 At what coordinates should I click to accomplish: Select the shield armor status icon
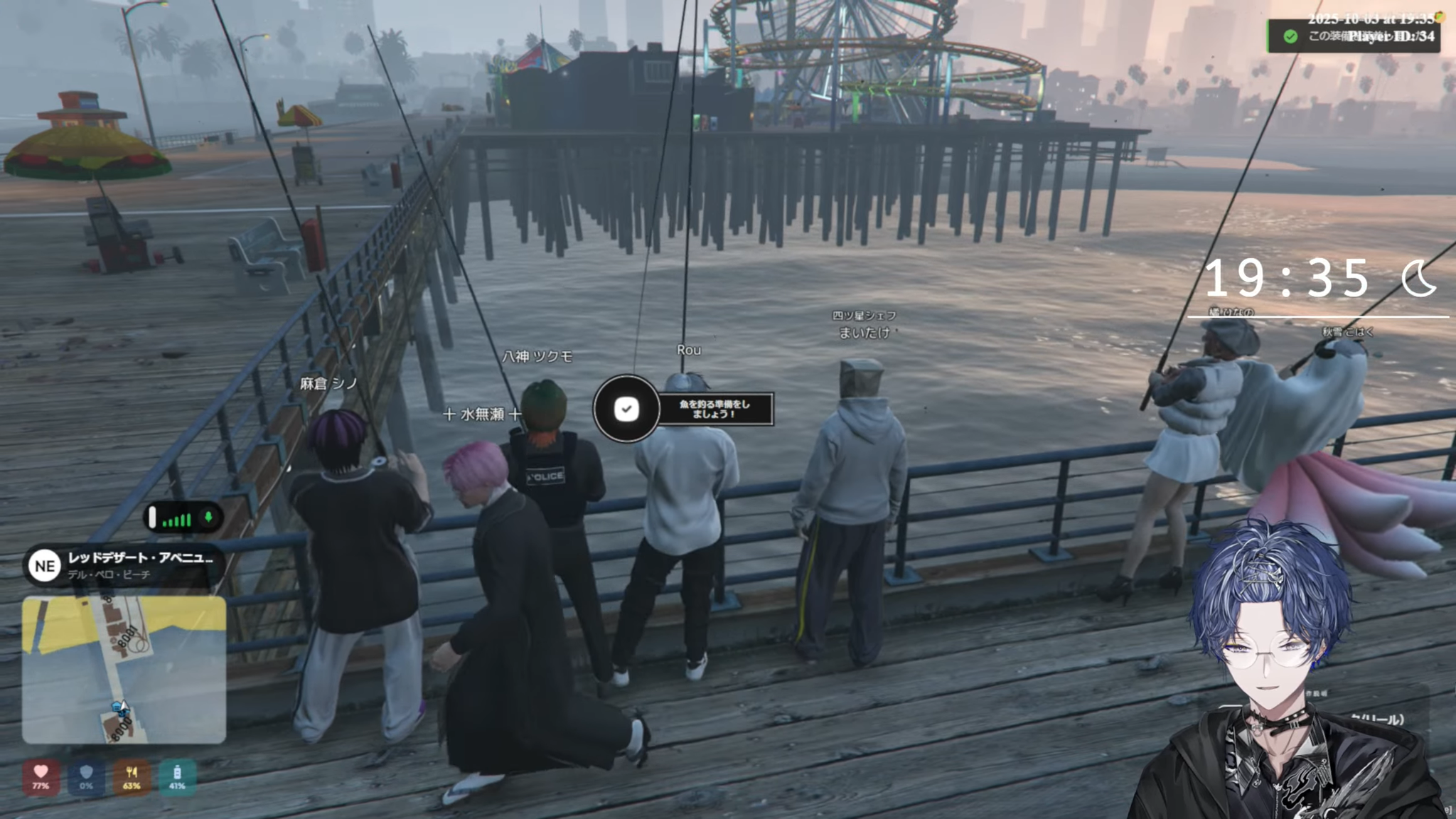click(86, 776)
